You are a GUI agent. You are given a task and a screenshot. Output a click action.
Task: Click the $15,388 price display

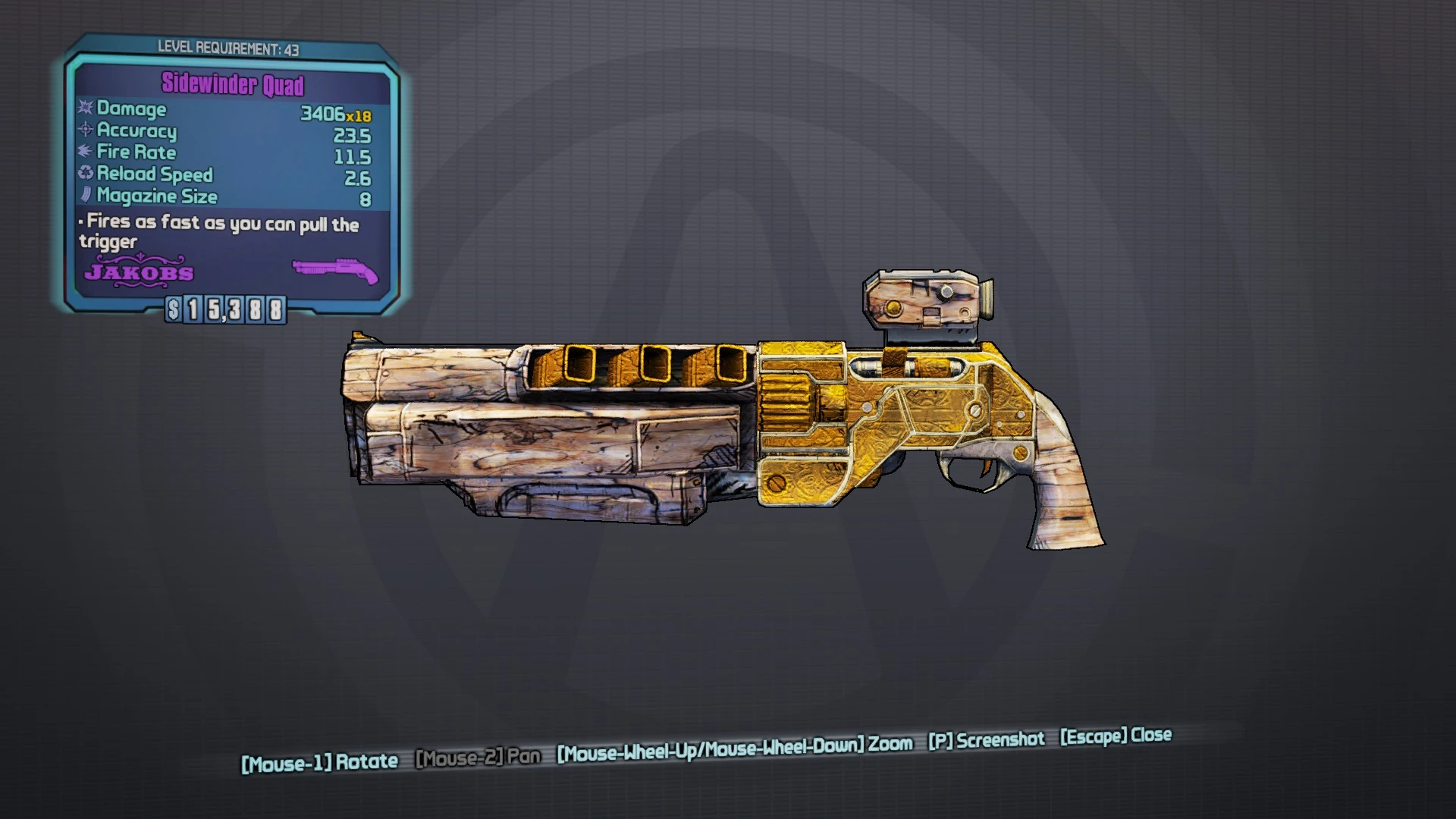224,308
